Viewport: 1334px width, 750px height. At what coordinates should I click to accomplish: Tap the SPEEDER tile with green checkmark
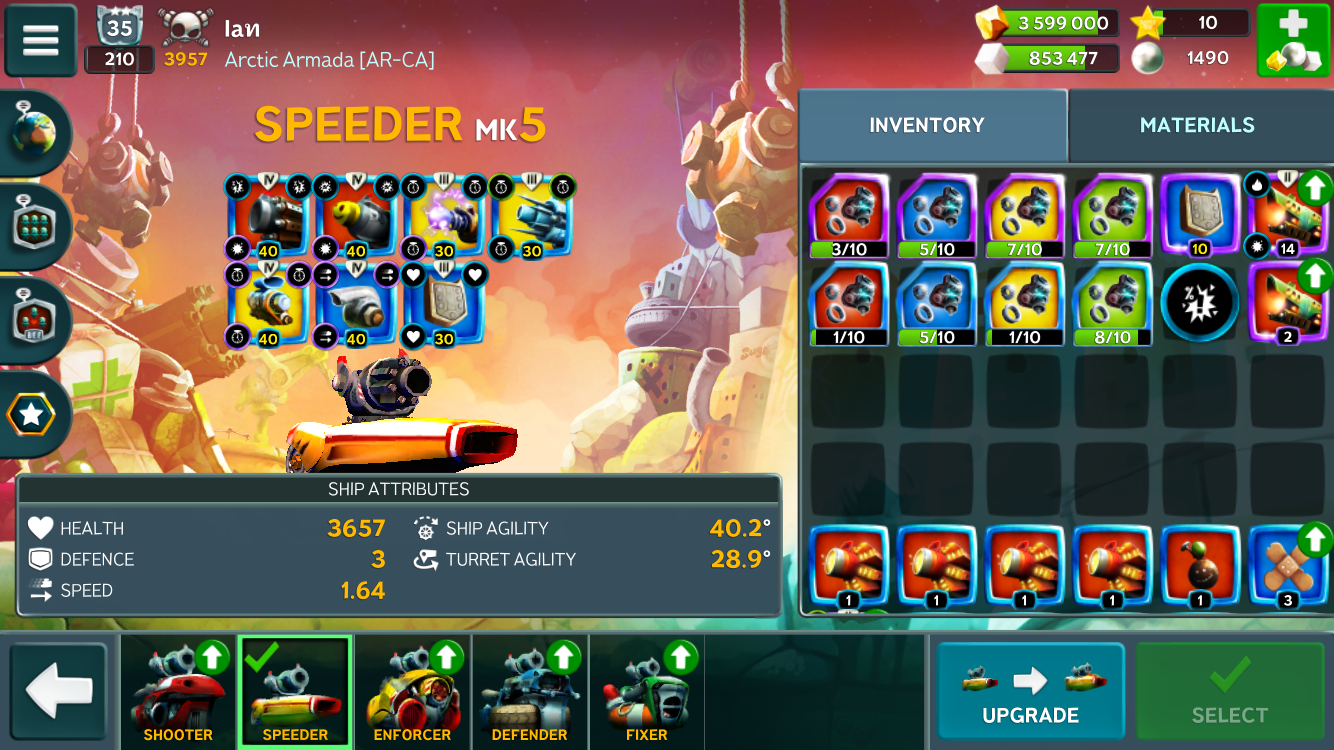(295, 692)
